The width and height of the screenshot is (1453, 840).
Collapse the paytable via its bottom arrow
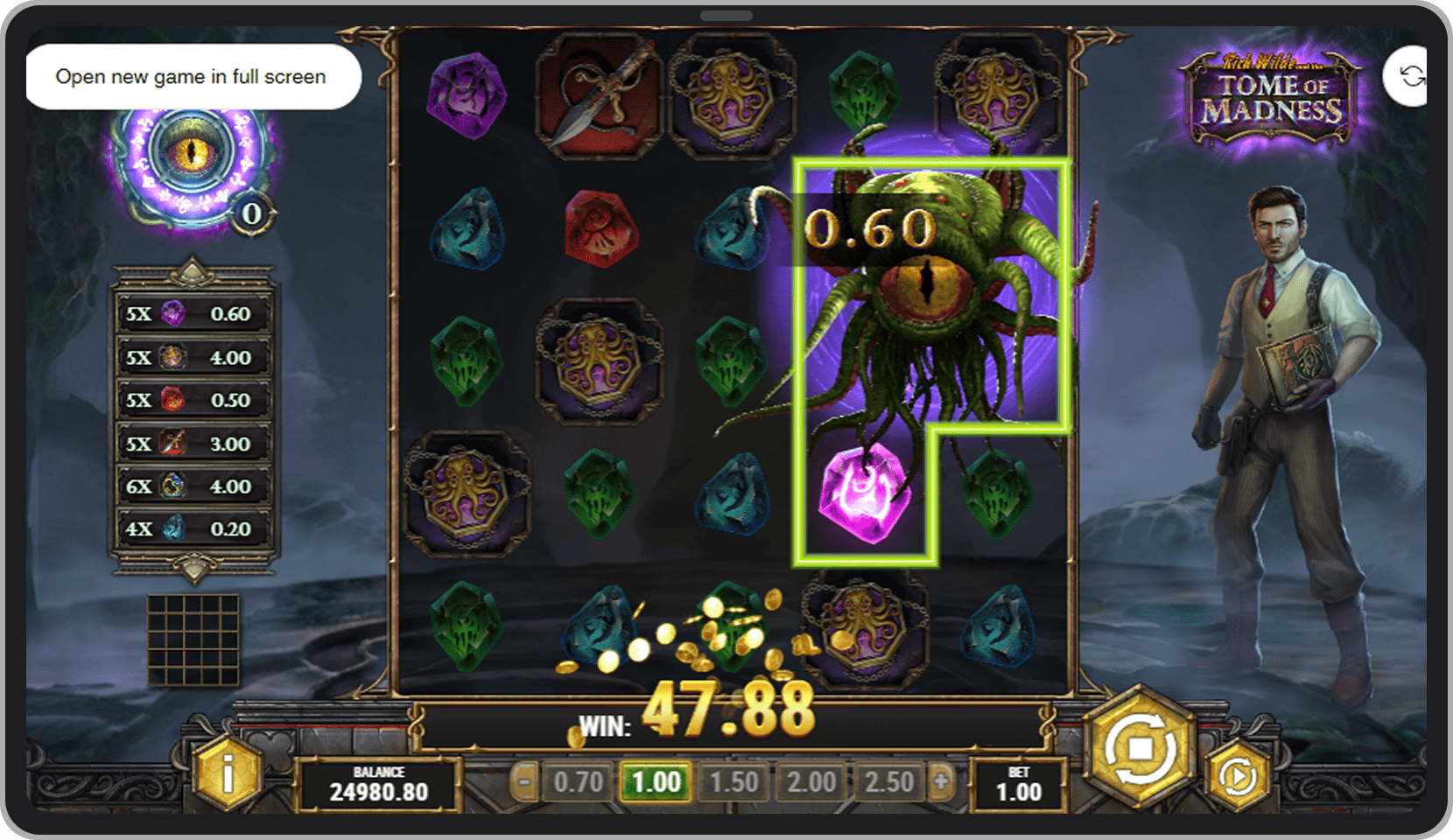[193, 570]
